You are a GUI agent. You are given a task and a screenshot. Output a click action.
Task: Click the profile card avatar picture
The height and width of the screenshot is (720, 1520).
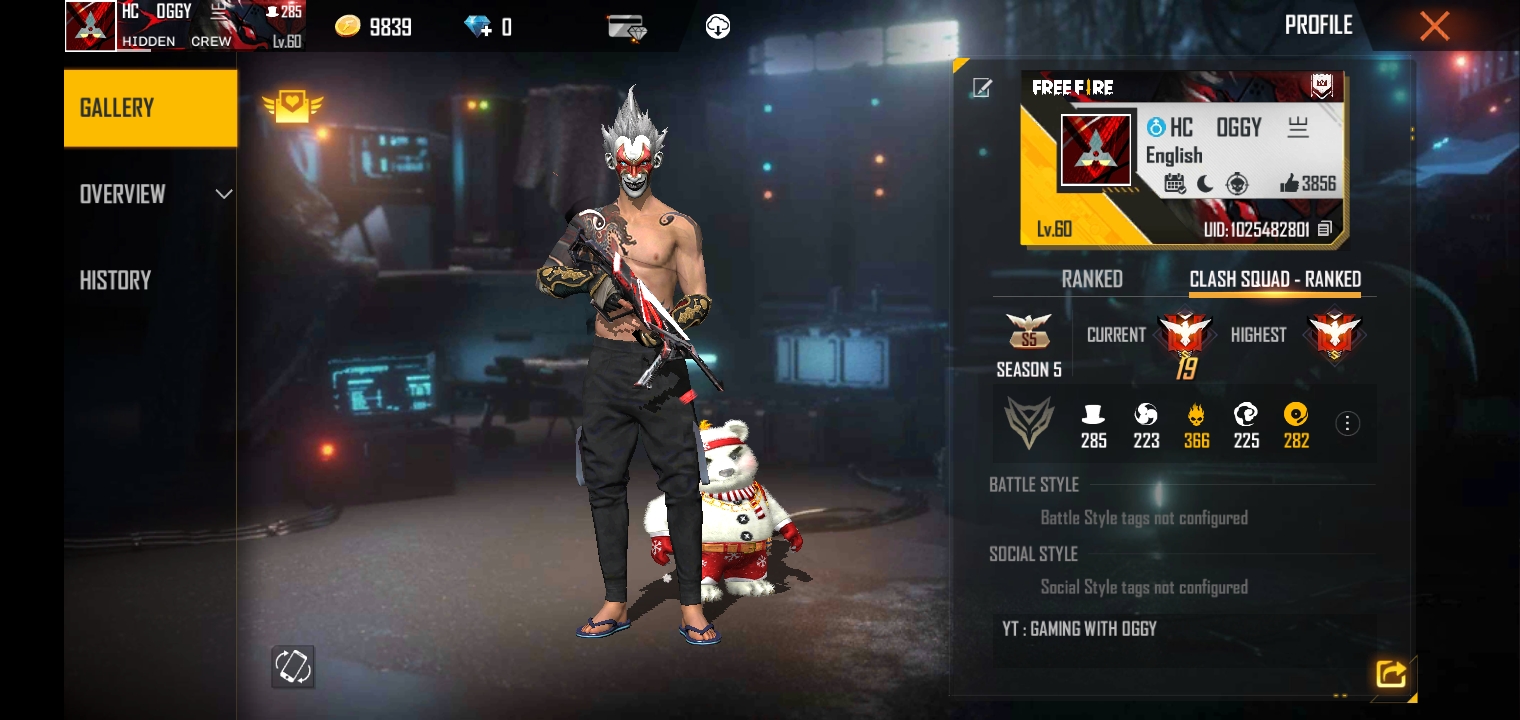click(x=1096, y=150)
